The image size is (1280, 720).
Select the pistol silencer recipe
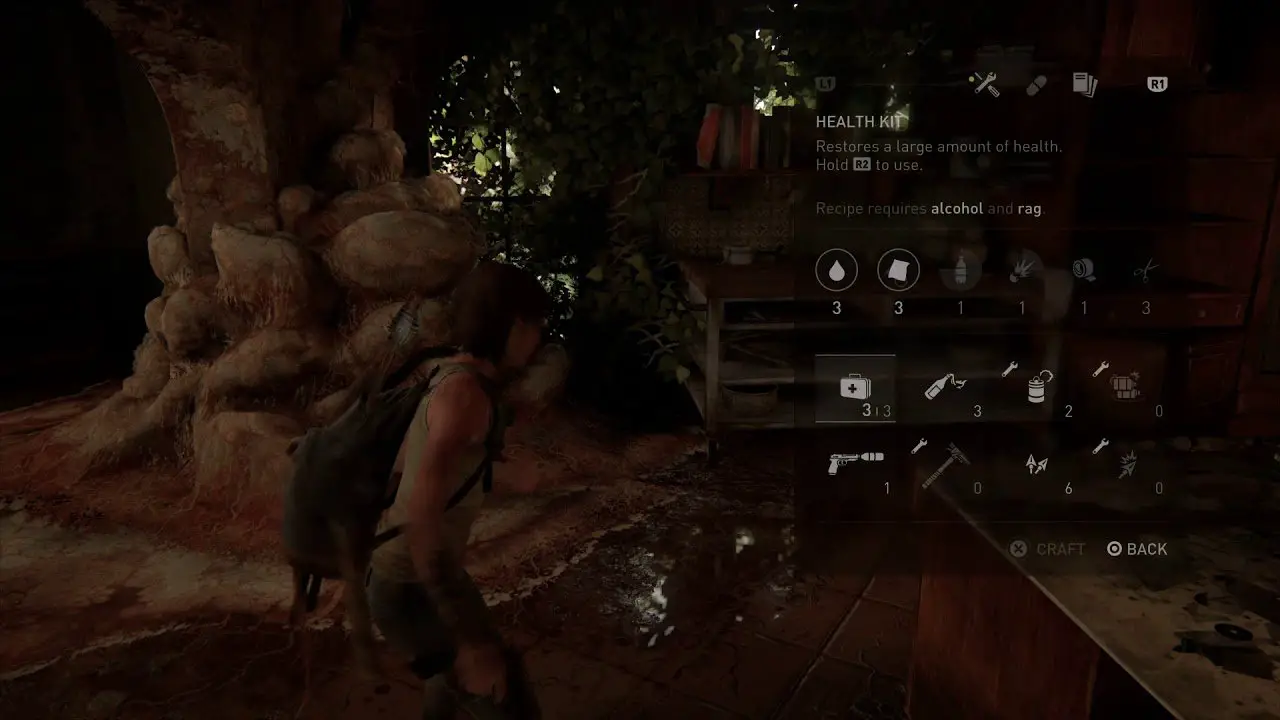[x=855, y=464]
